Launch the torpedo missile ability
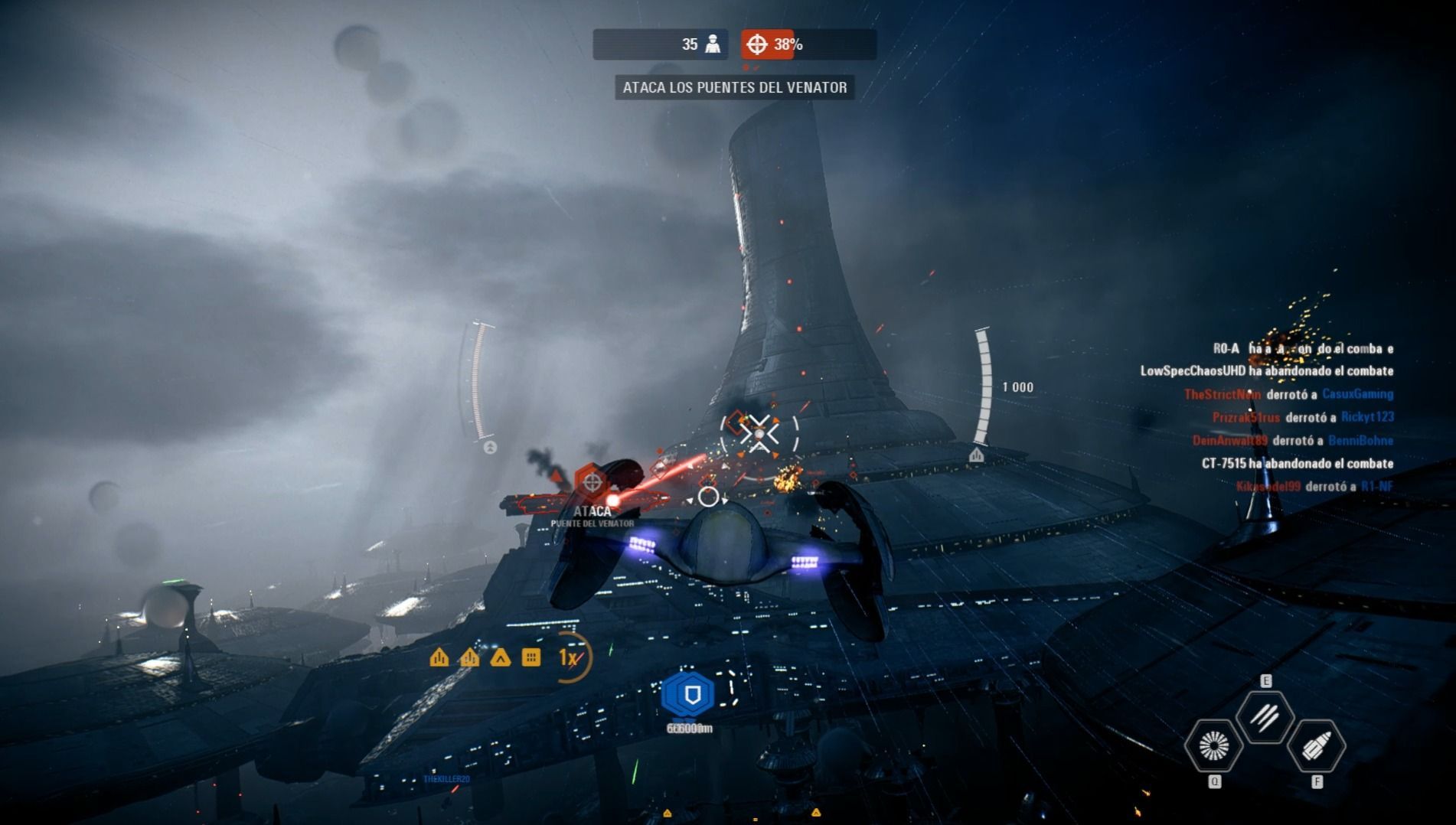The image size is (1456, 825). (x=1316, y=746)
